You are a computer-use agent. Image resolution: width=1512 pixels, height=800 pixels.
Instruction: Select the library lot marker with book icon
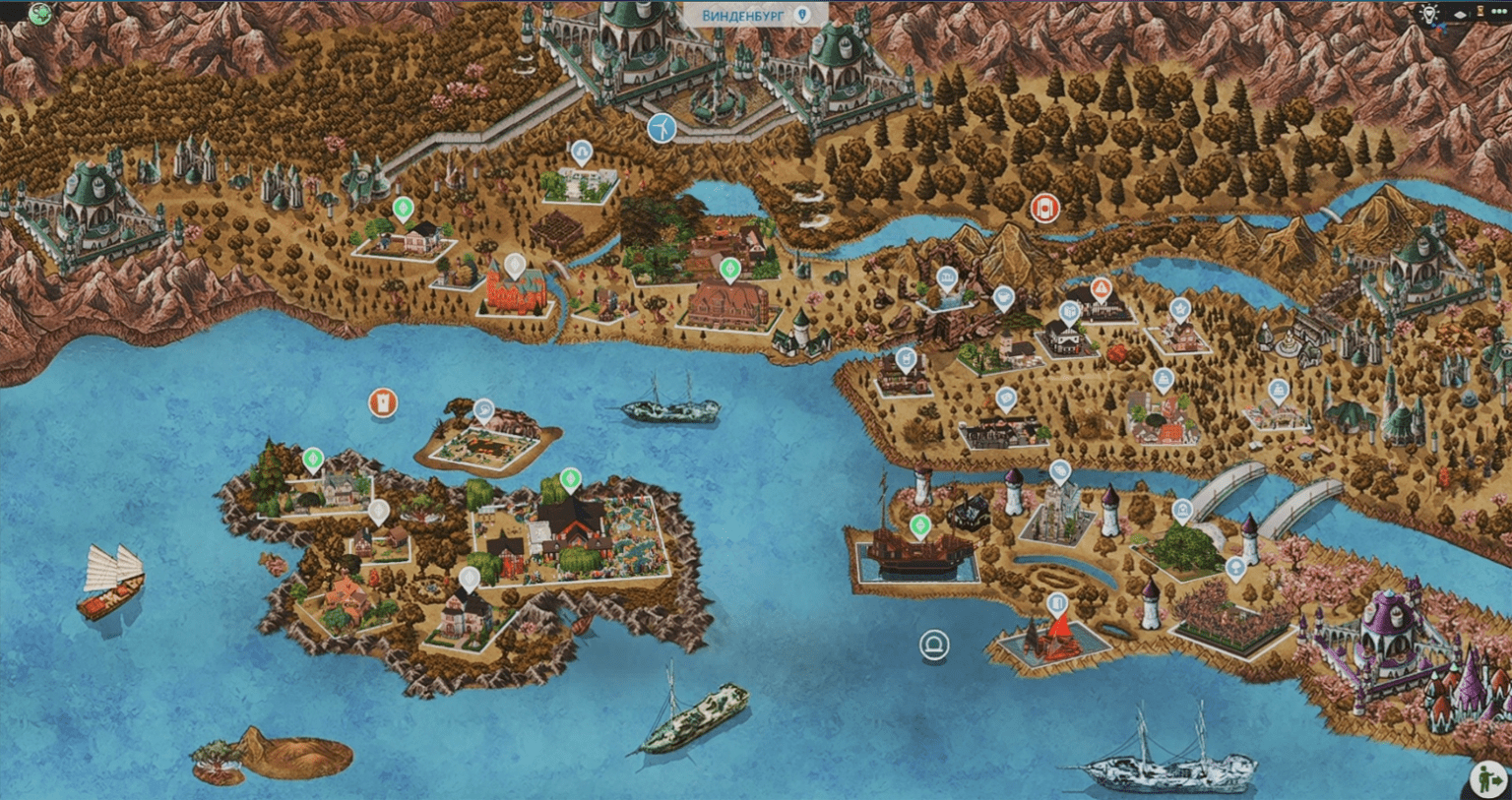click(1069, 310)
